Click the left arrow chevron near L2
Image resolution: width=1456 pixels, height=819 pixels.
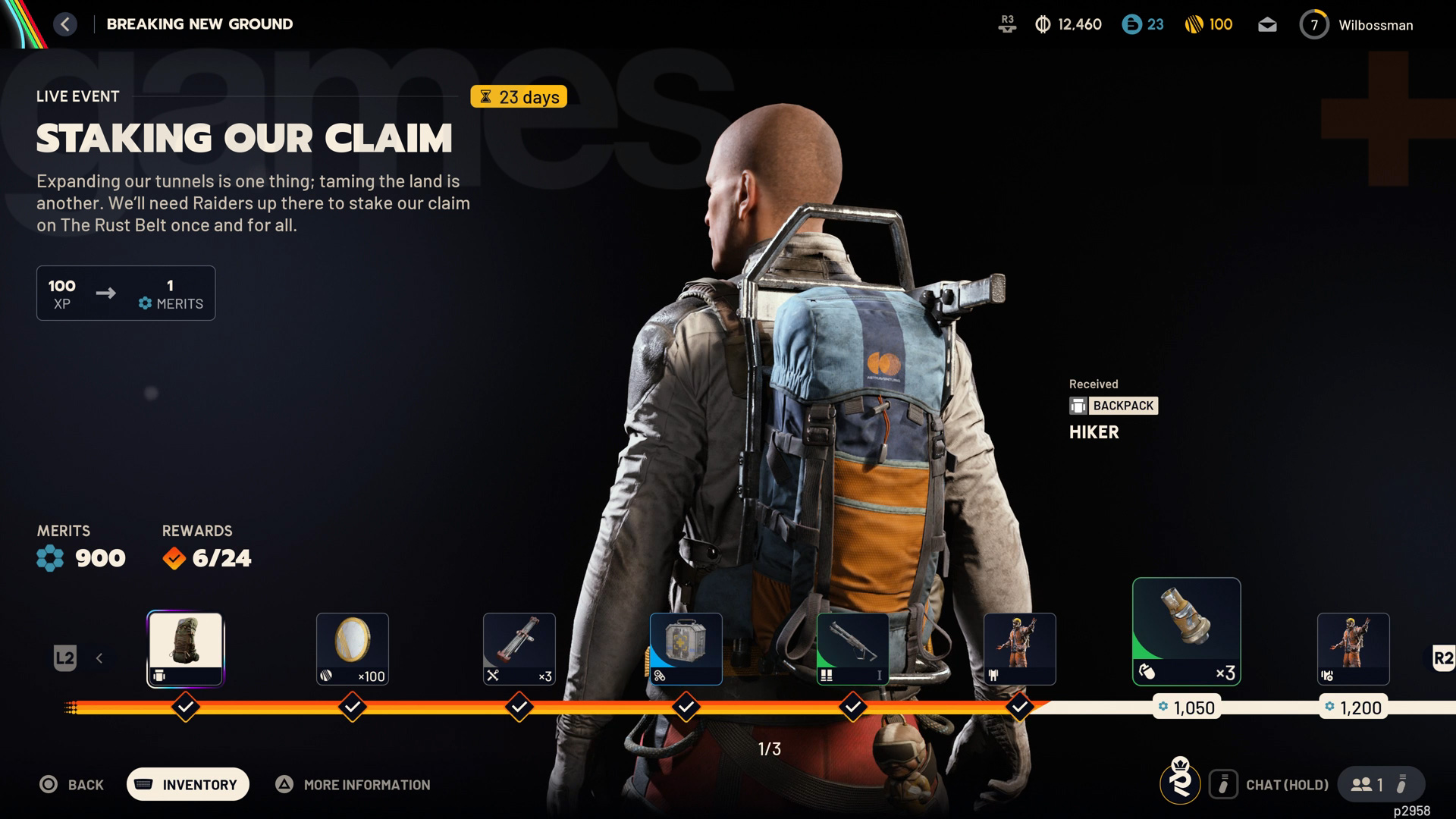coord(99,658)
